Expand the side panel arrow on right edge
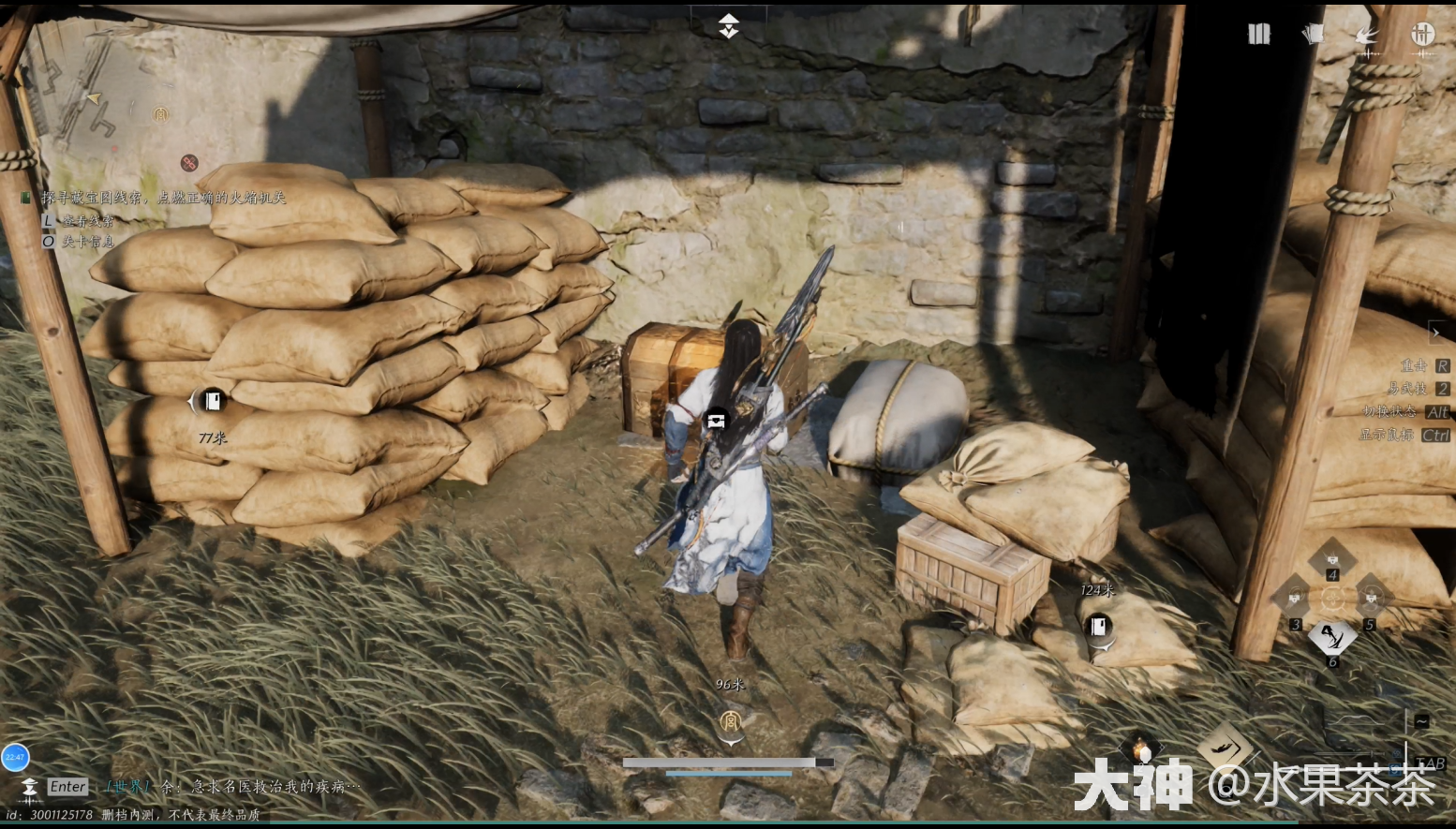This screenshot has height=829, width=1456. pos(1436,332)
